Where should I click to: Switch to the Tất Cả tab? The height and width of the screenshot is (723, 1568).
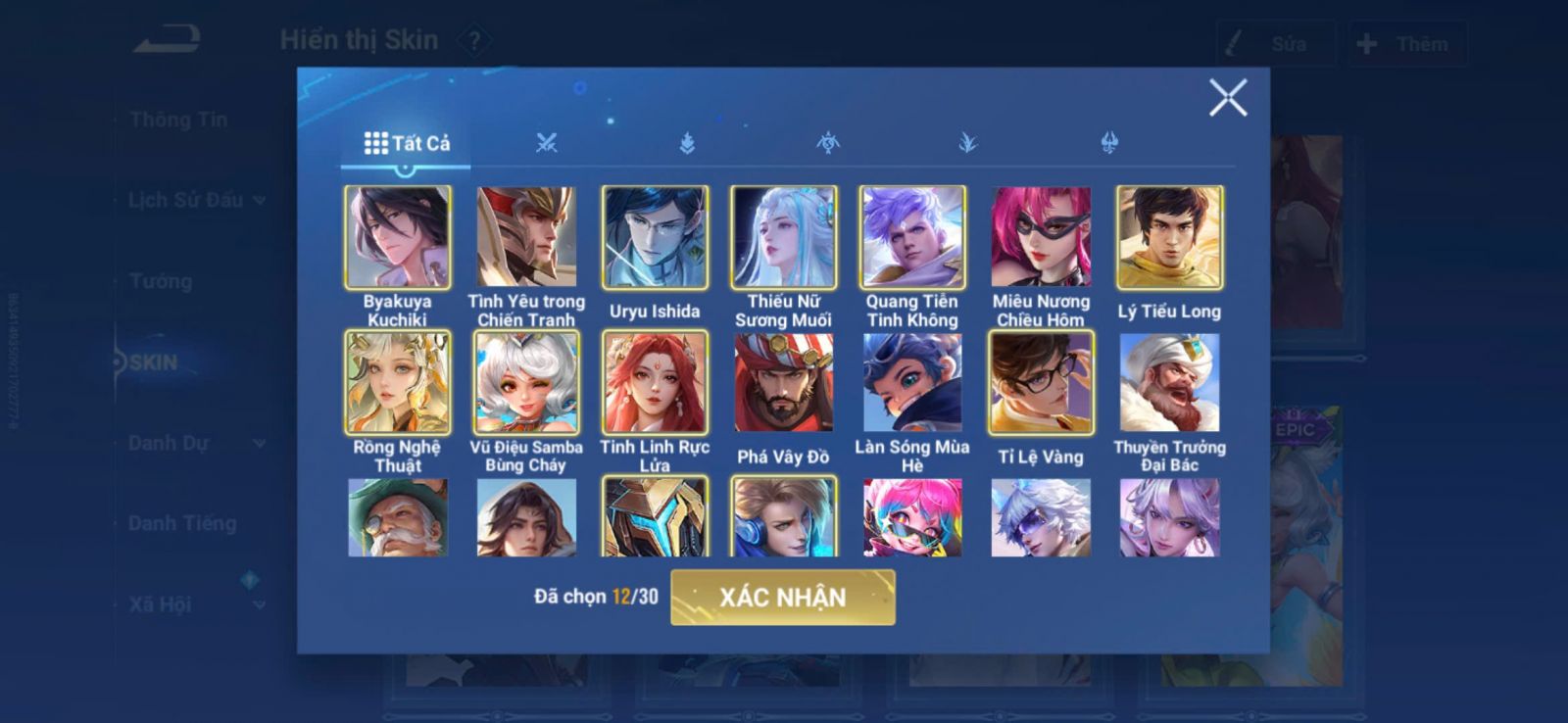pyautogui.click(x=407, y=143)
